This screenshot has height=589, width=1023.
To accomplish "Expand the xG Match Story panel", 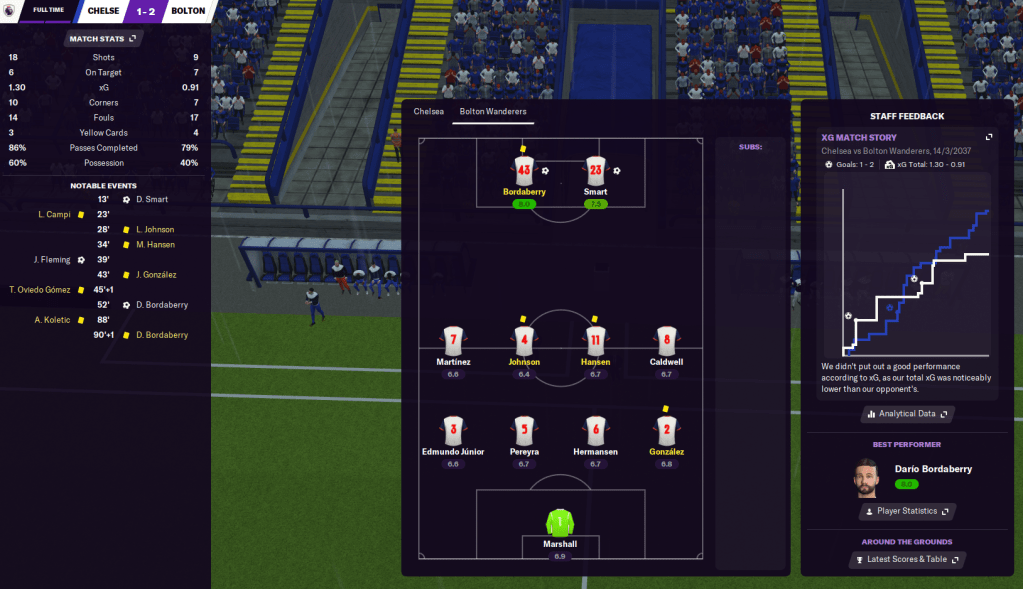I will (x=989, y=137).
